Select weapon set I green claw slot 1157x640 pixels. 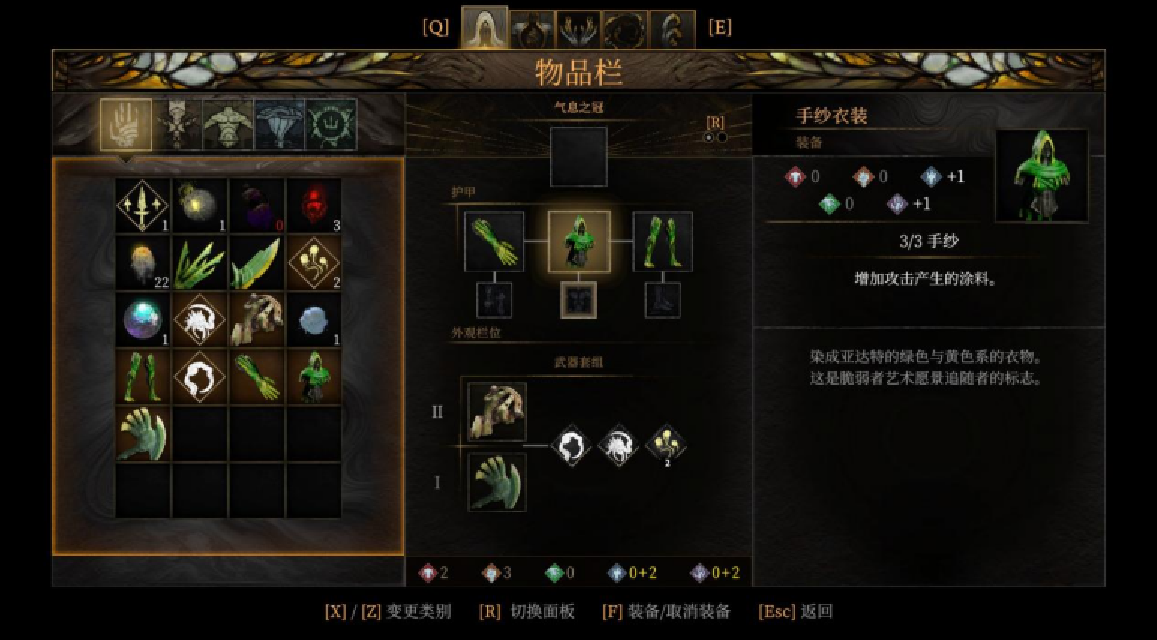497,481
